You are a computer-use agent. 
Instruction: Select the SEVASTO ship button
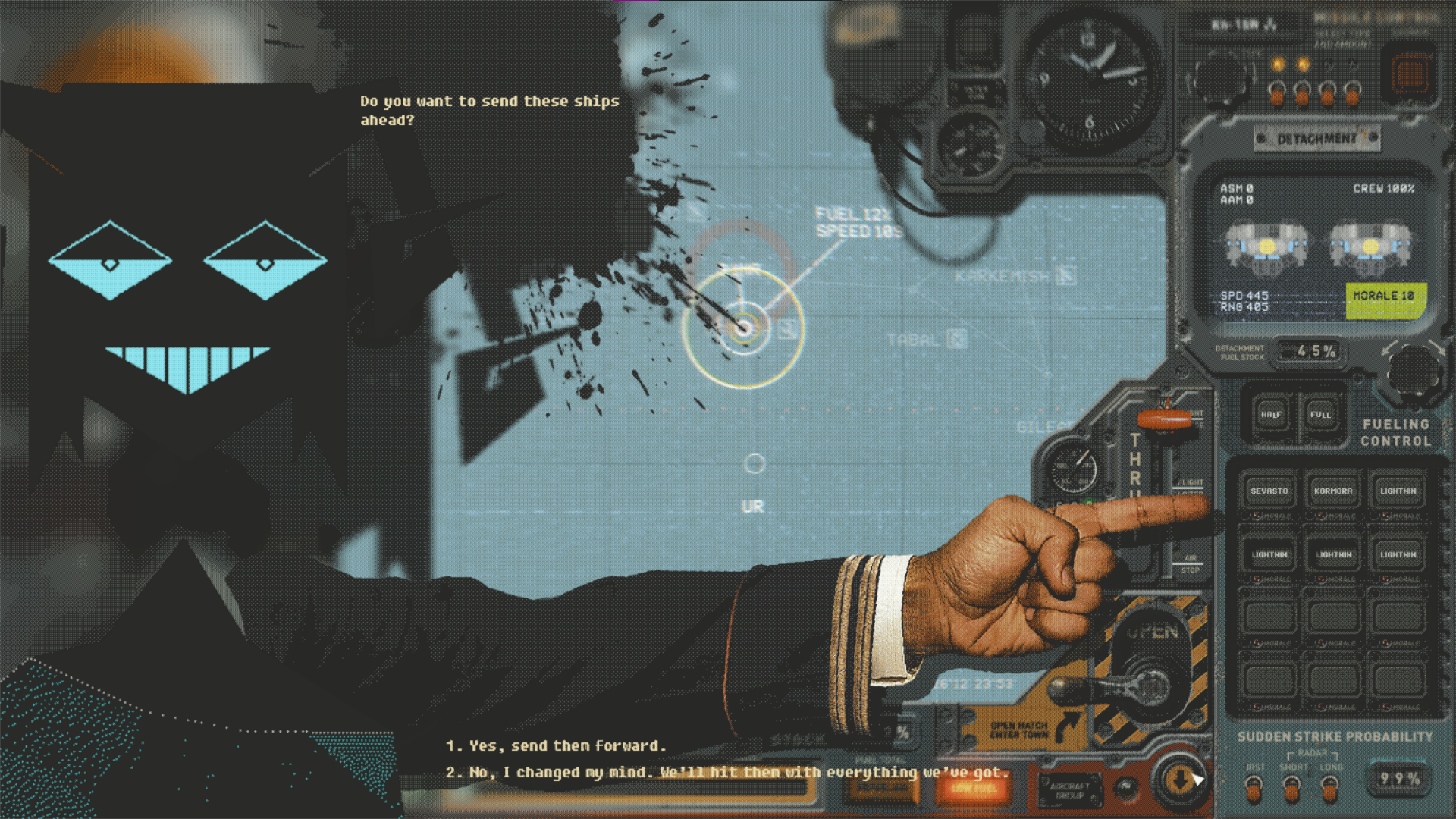pos(1269,491)
